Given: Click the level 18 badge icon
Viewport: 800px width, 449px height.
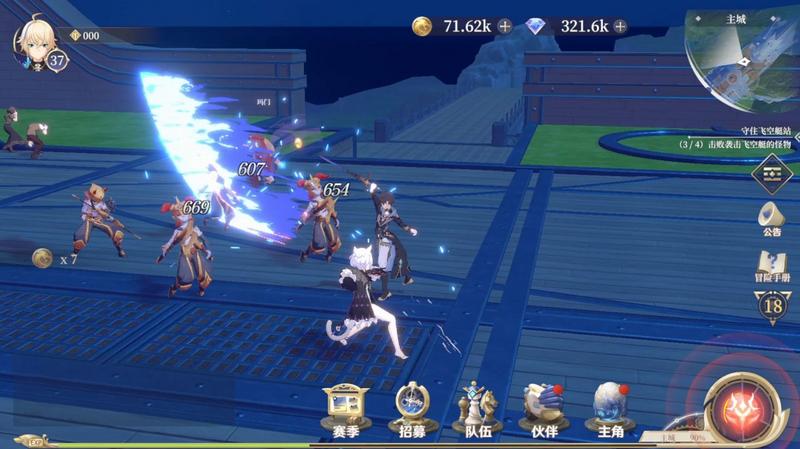Looking at the screenshot, I should (772, 305).
